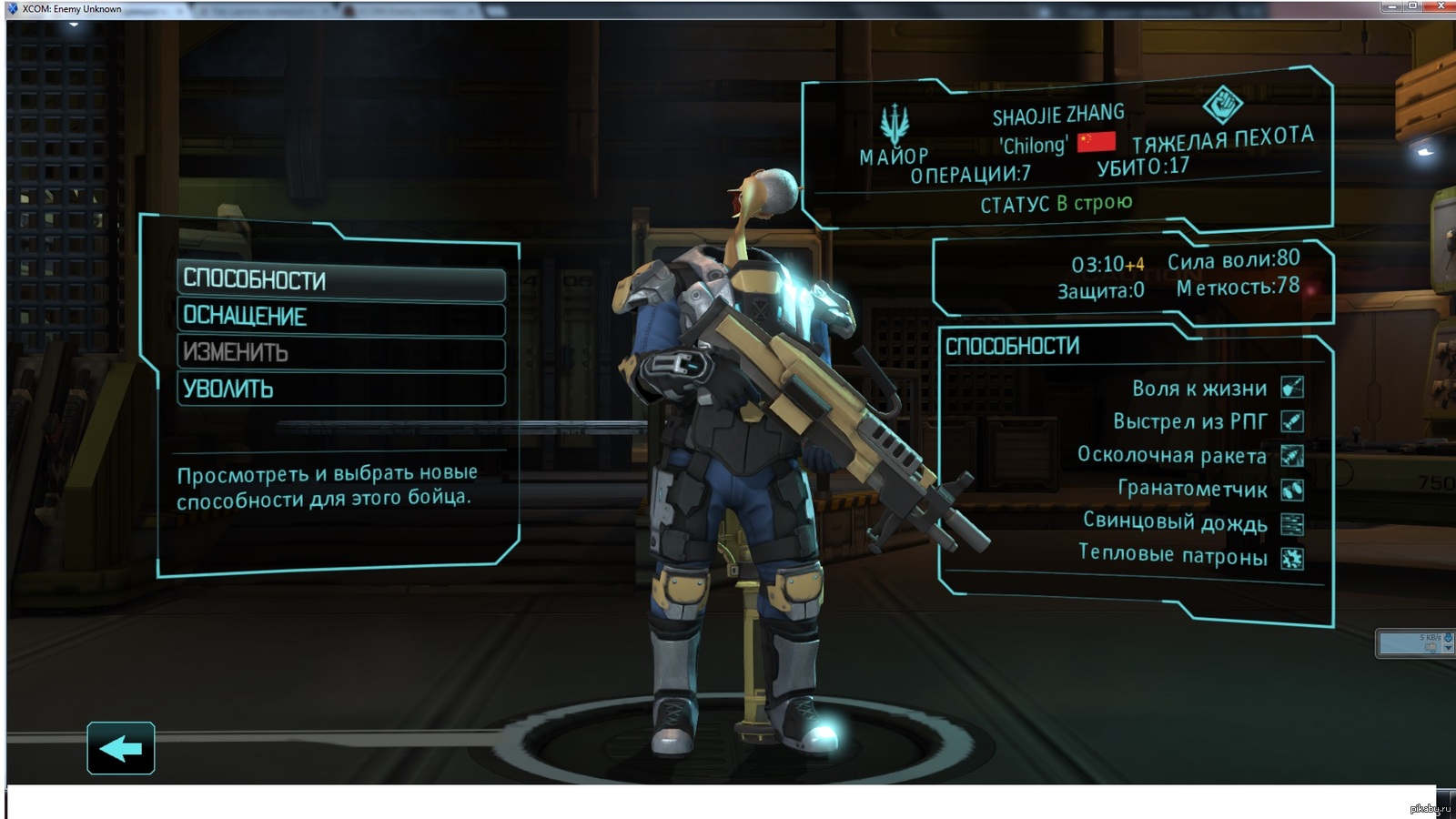Select the Воля к жизни ability icon

[1292, 388]
